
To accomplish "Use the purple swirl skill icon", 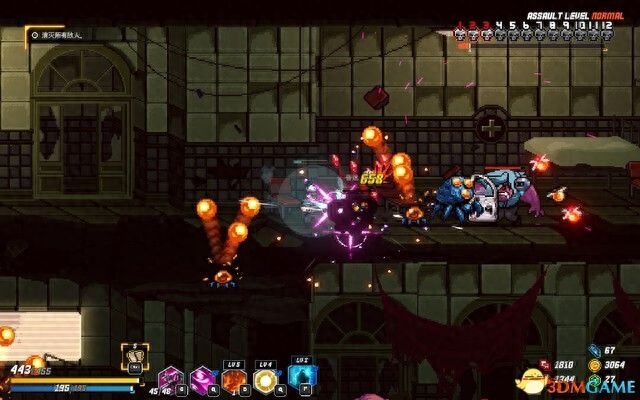I will click(x=203, y=379).
